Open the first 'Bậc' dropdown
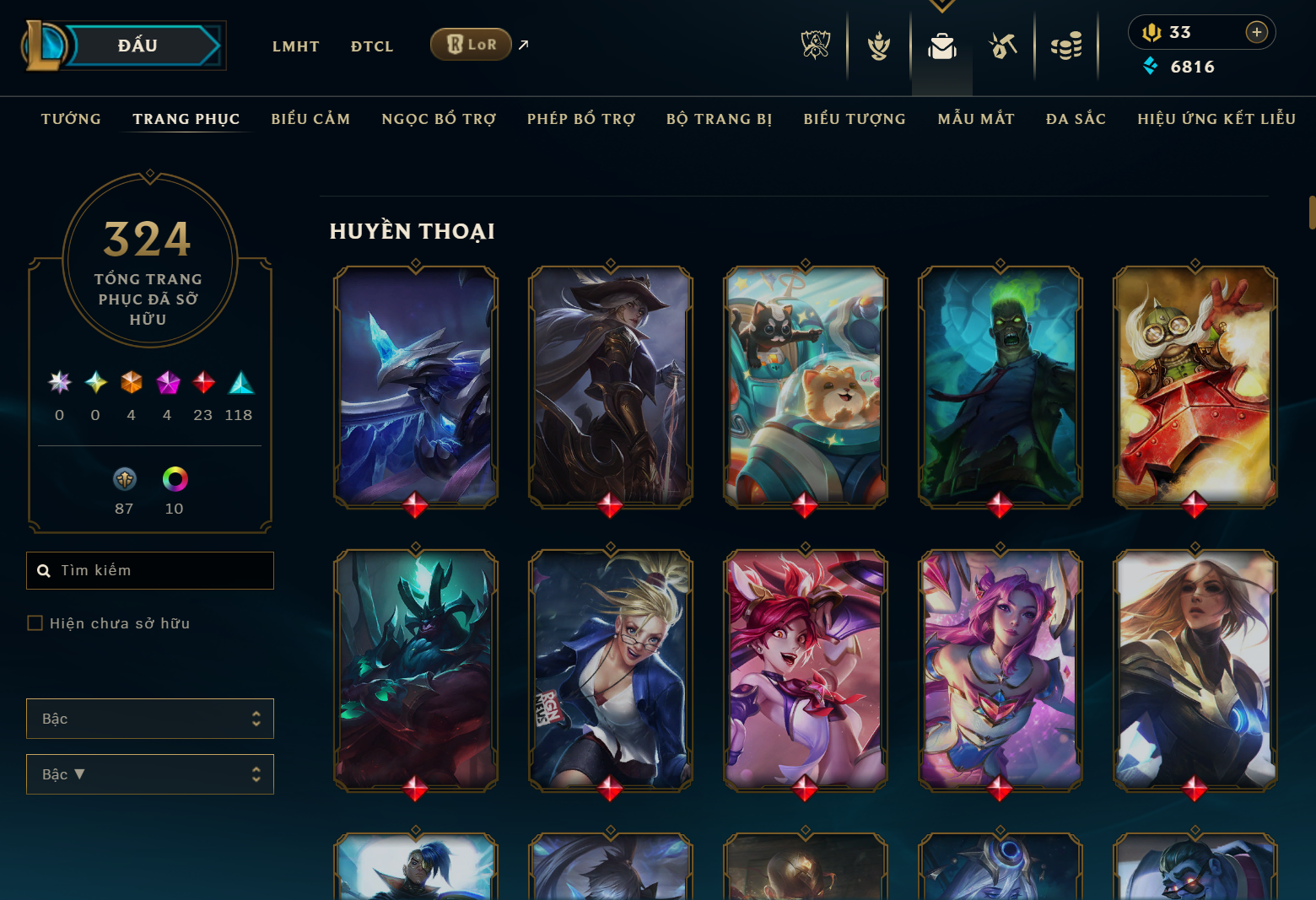Viewport: 1316px width, 900px height. pyautogui.click(x=149, y=718)
